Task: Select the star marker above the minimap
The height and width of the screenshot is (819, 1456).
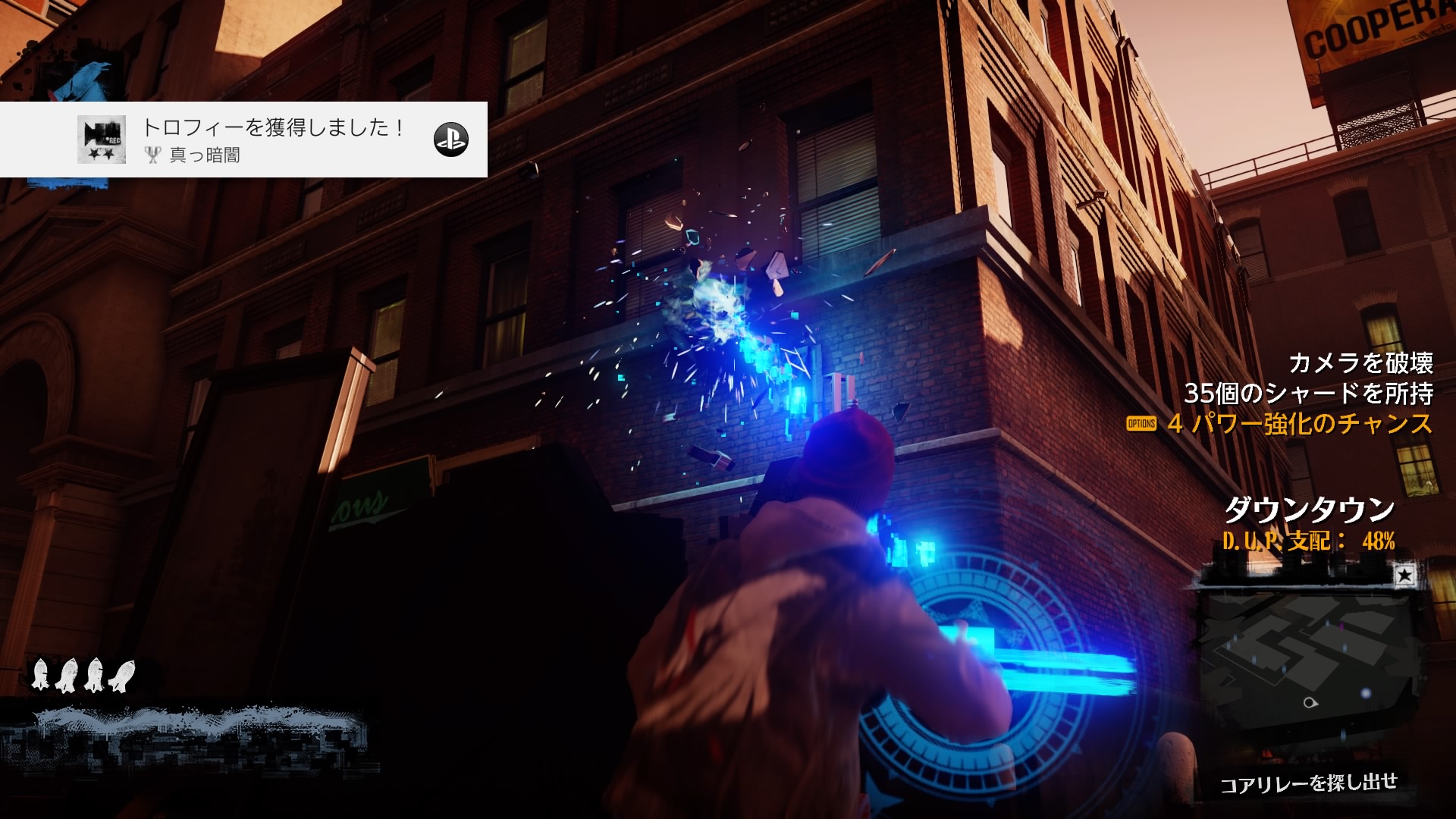Action: [1404, 576]
